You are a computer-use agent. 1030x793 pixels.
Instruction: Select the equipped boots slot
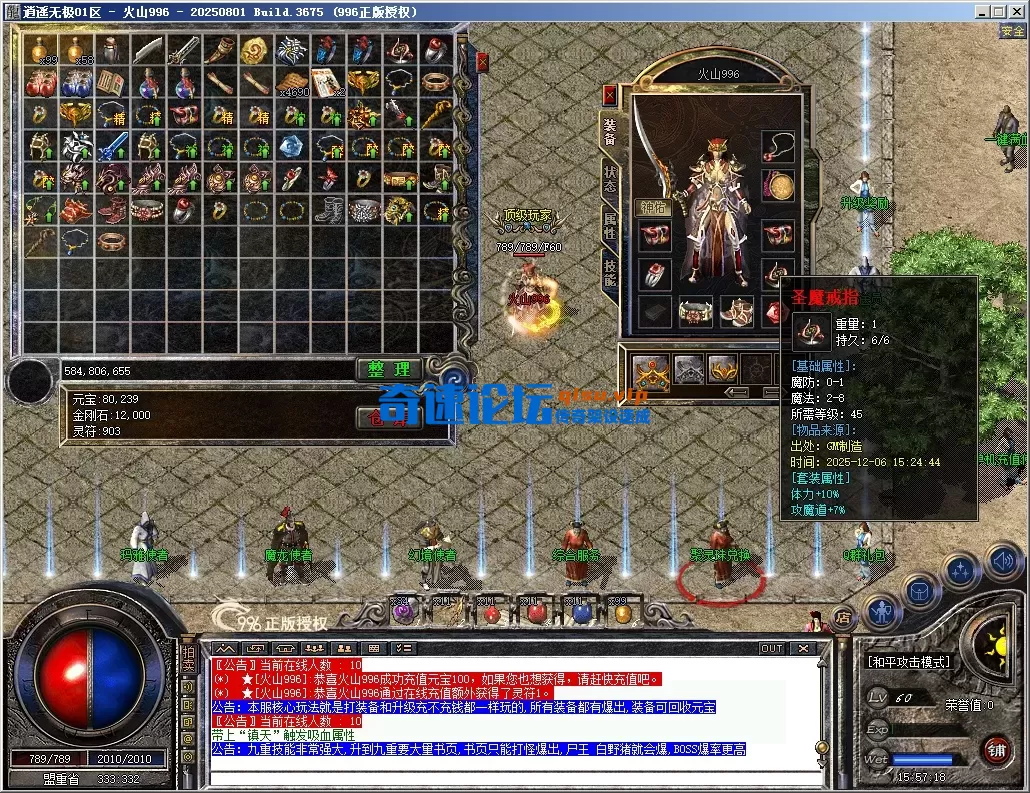coord(737,312)
